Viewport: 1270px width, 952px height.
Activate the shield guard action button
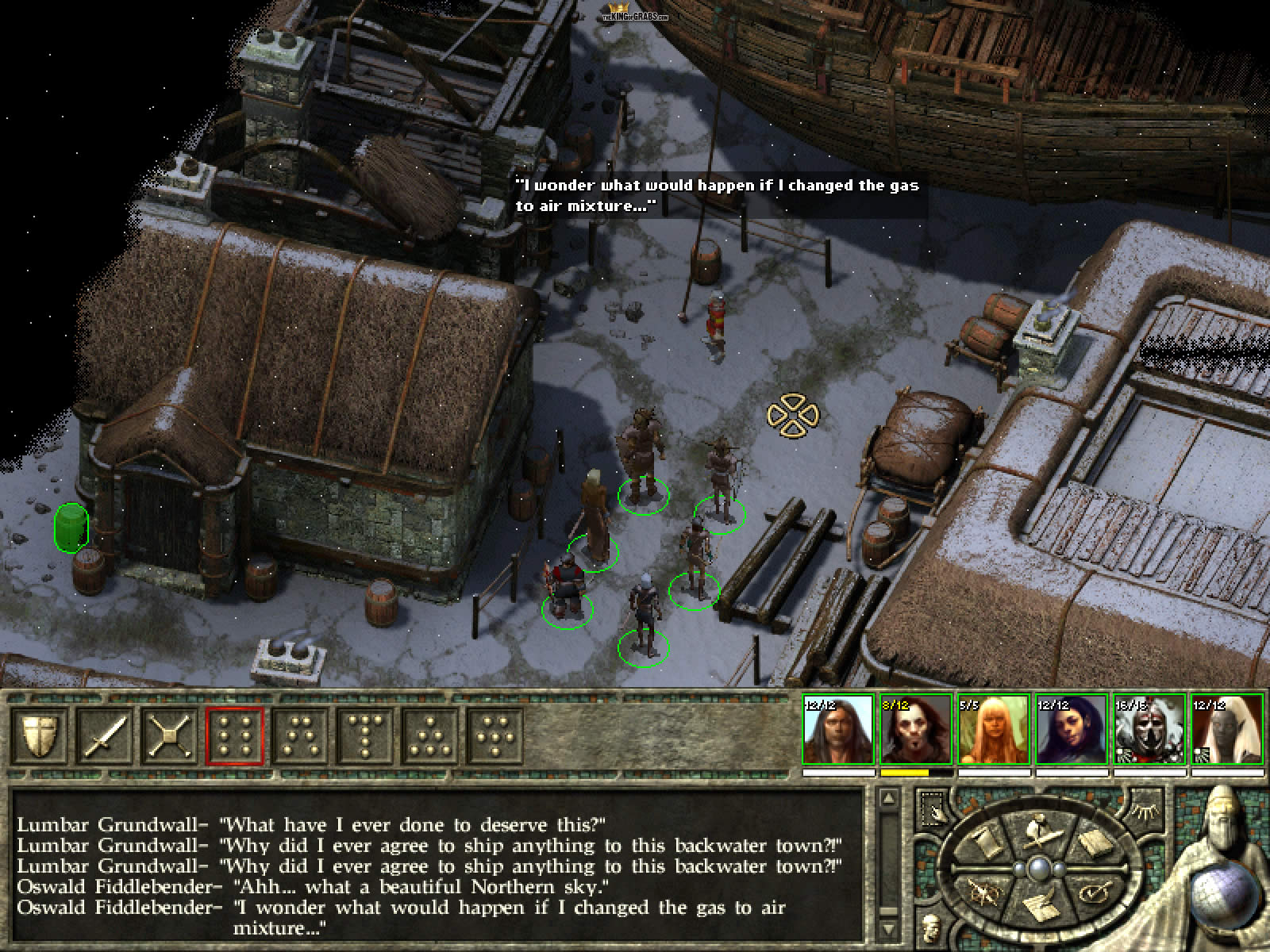tap(39, 735)
